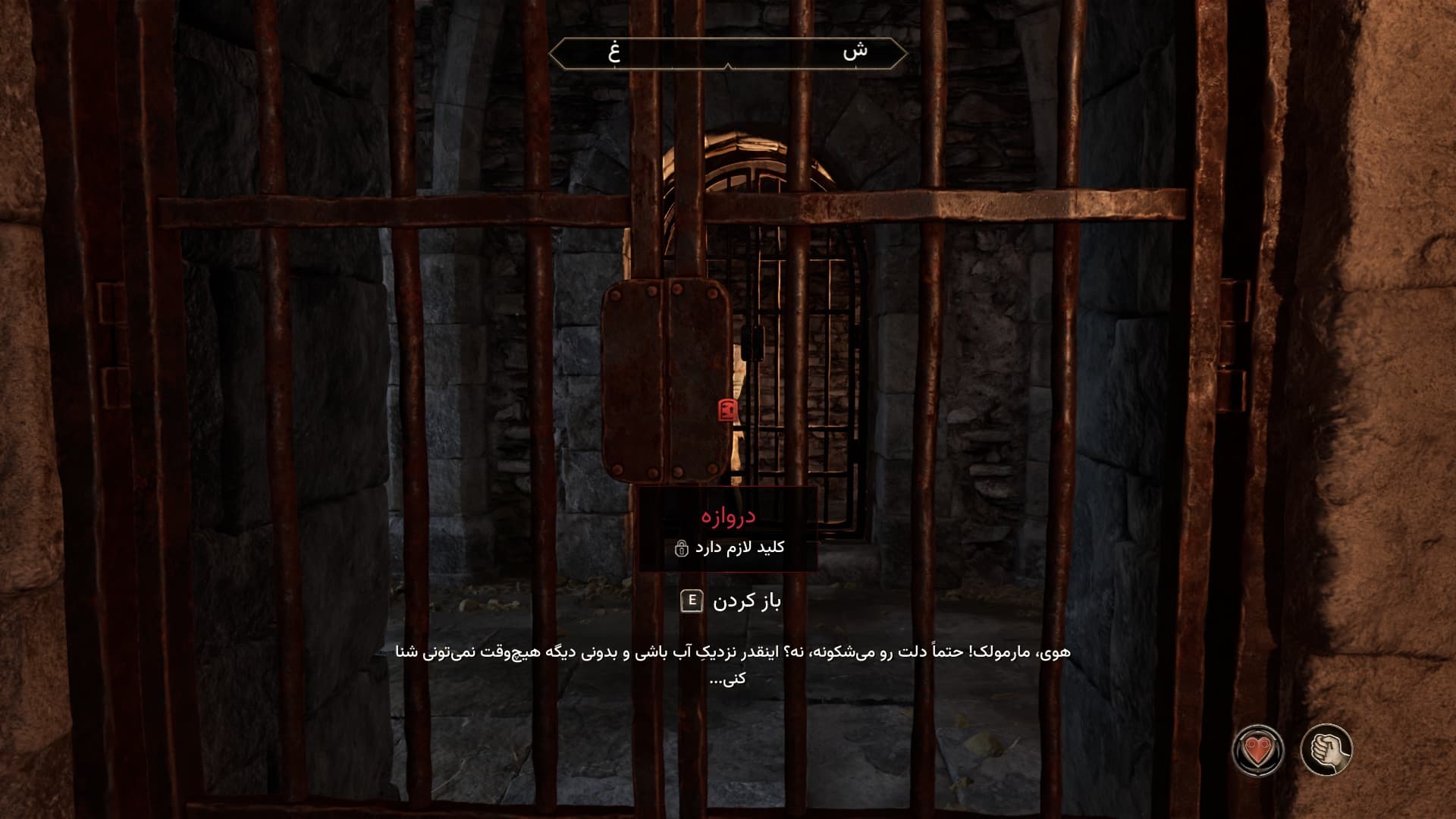Click the rusted lock plate on the gate
The image size is (1456, 819).
pyautogui.click(x=665, y=379)
